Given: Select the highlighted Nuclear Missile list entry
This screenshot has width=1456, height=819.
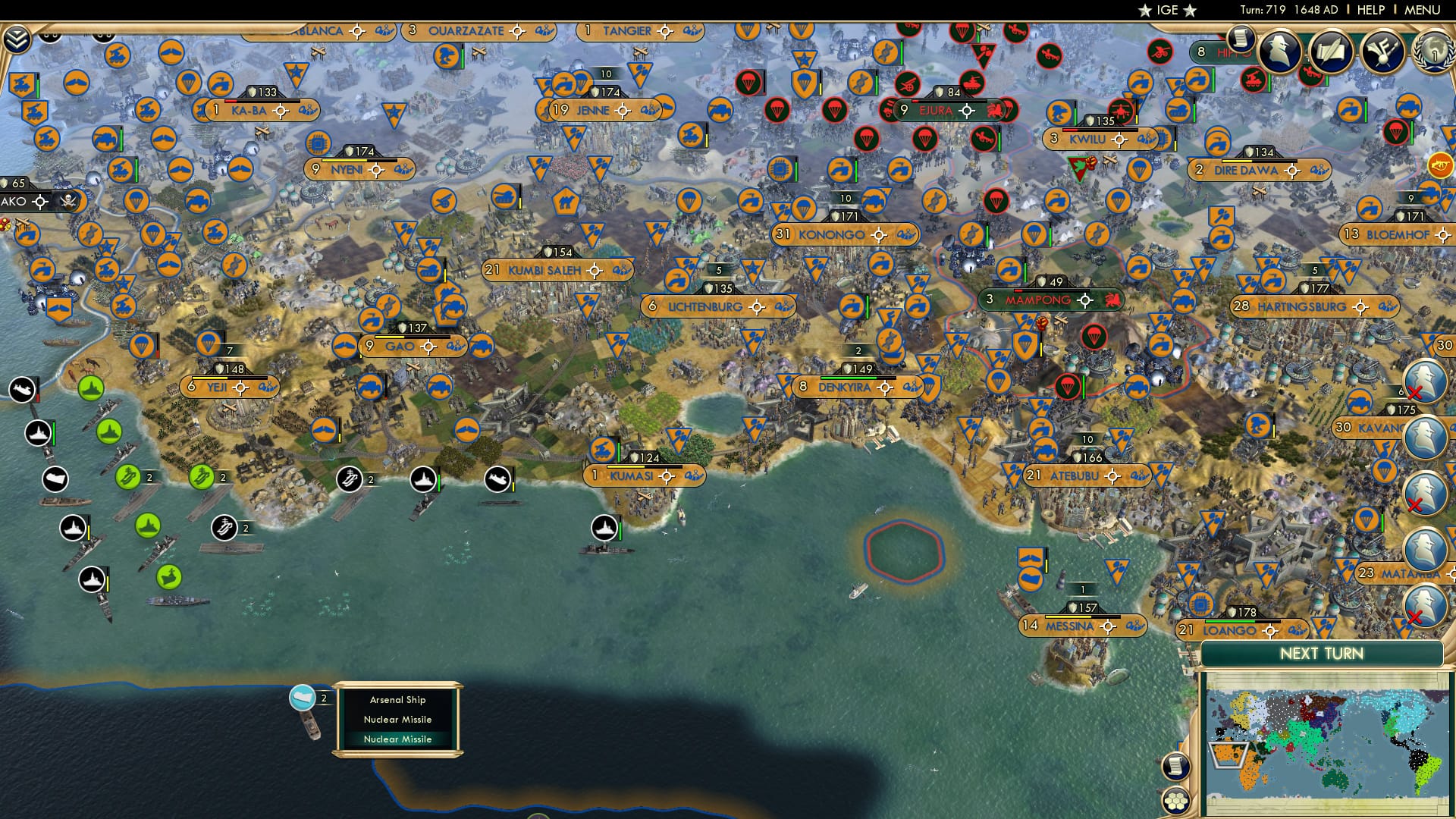Looking at the screenshot, I should [397, 739].
